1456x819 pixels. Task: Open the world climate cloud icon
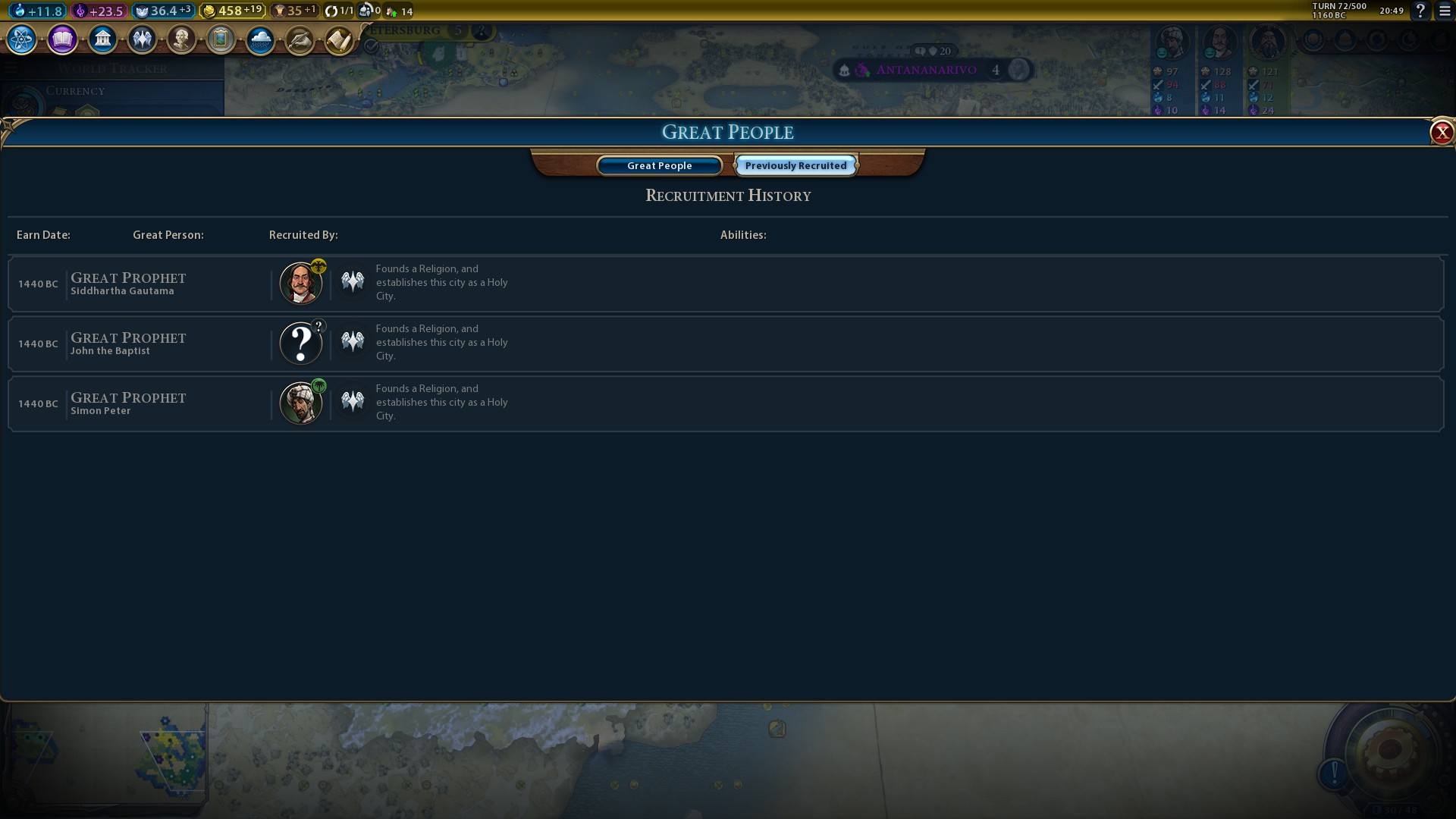260,39
